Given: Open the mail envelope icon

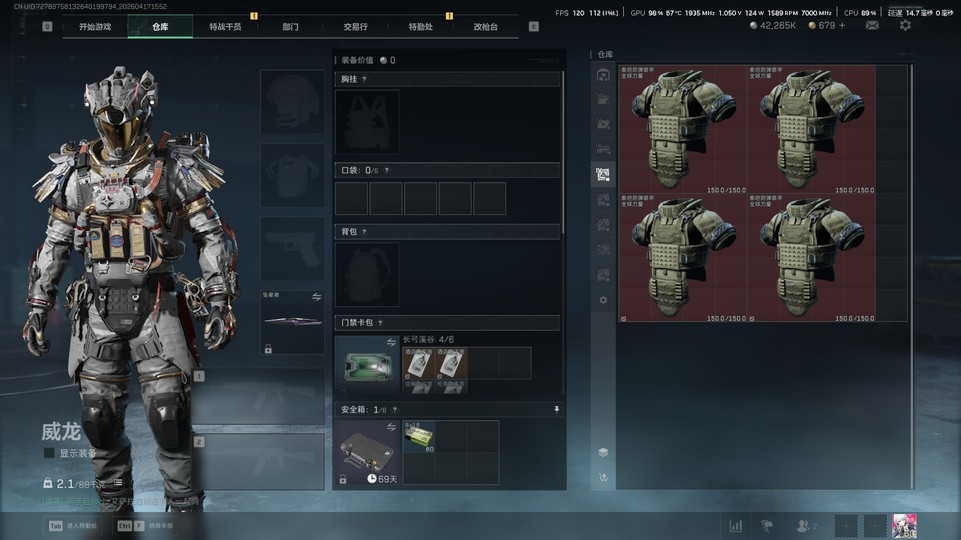Looking at the screenshot, I should click(872, 25).
